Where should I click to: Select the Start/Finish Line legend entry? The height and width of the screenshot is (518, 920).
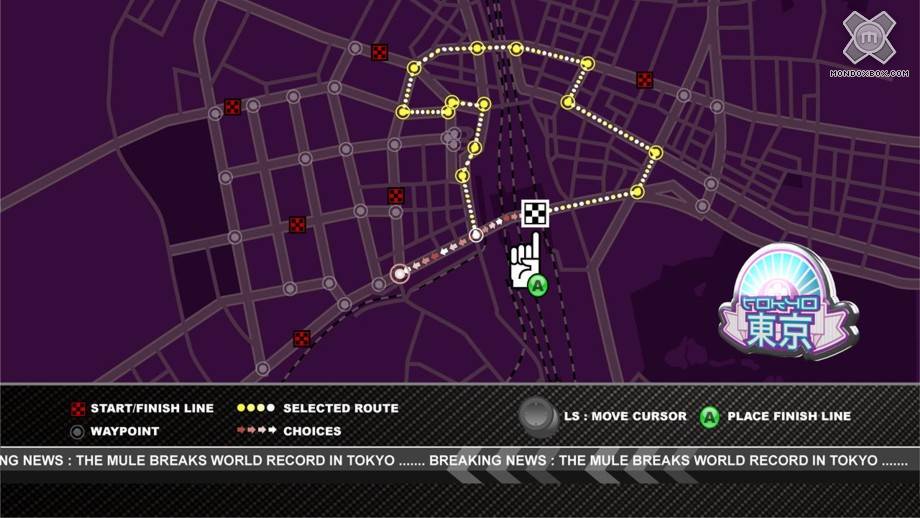tap(141, 409)
